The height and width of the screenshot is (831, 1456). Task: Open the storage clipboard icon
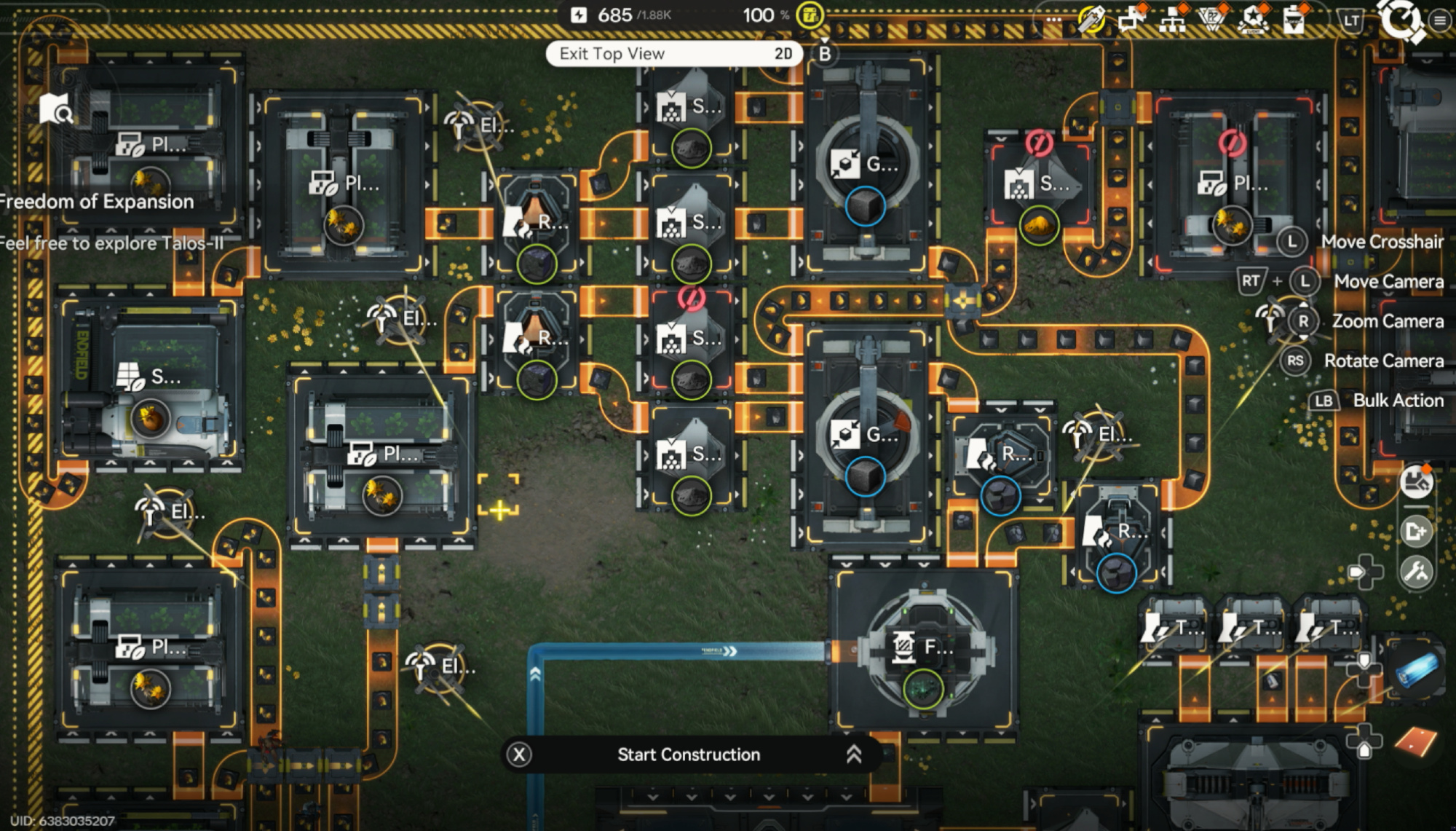tap(1294, 19)
